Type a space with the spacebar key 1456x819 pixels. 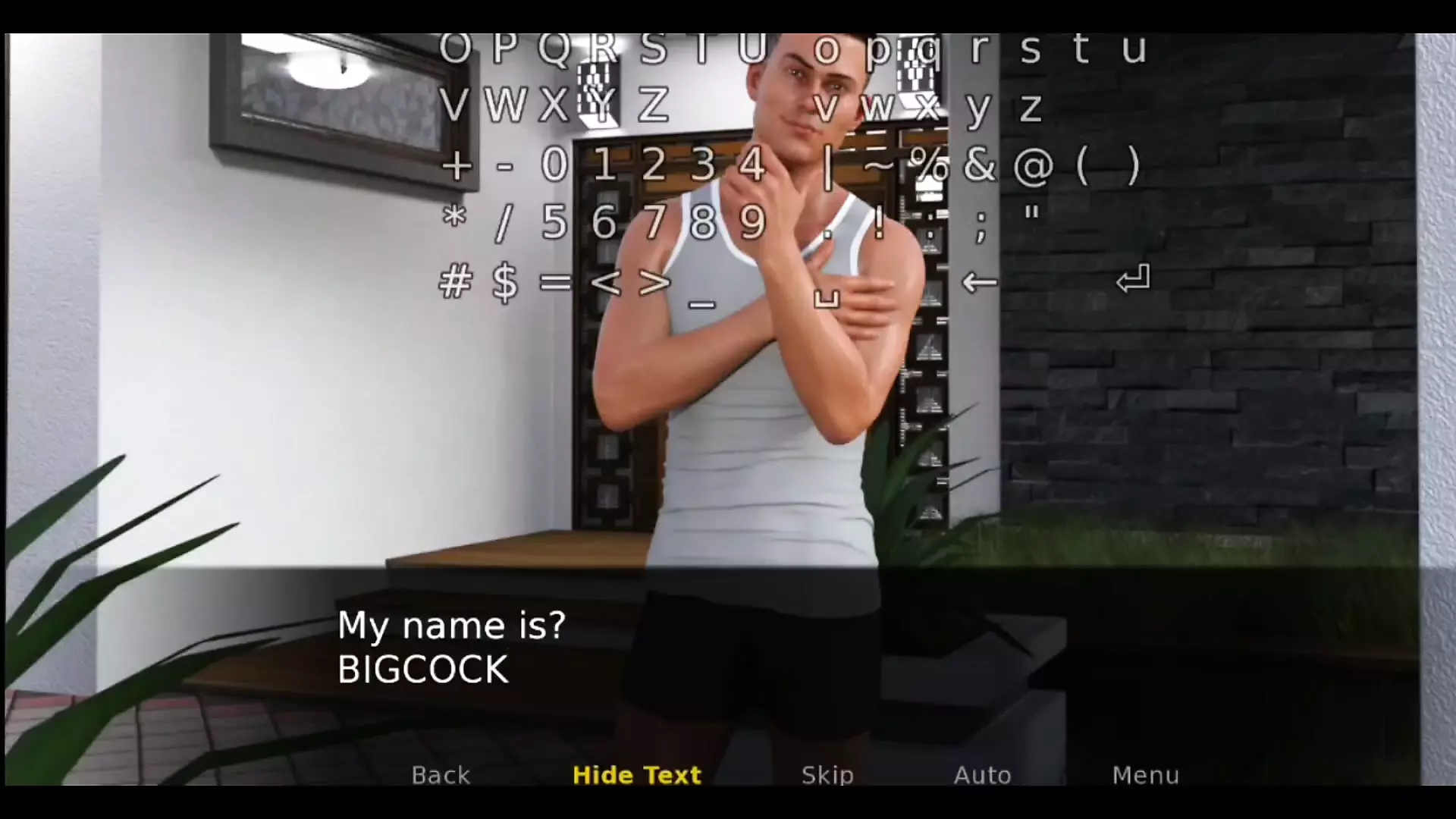coord(827,300)
